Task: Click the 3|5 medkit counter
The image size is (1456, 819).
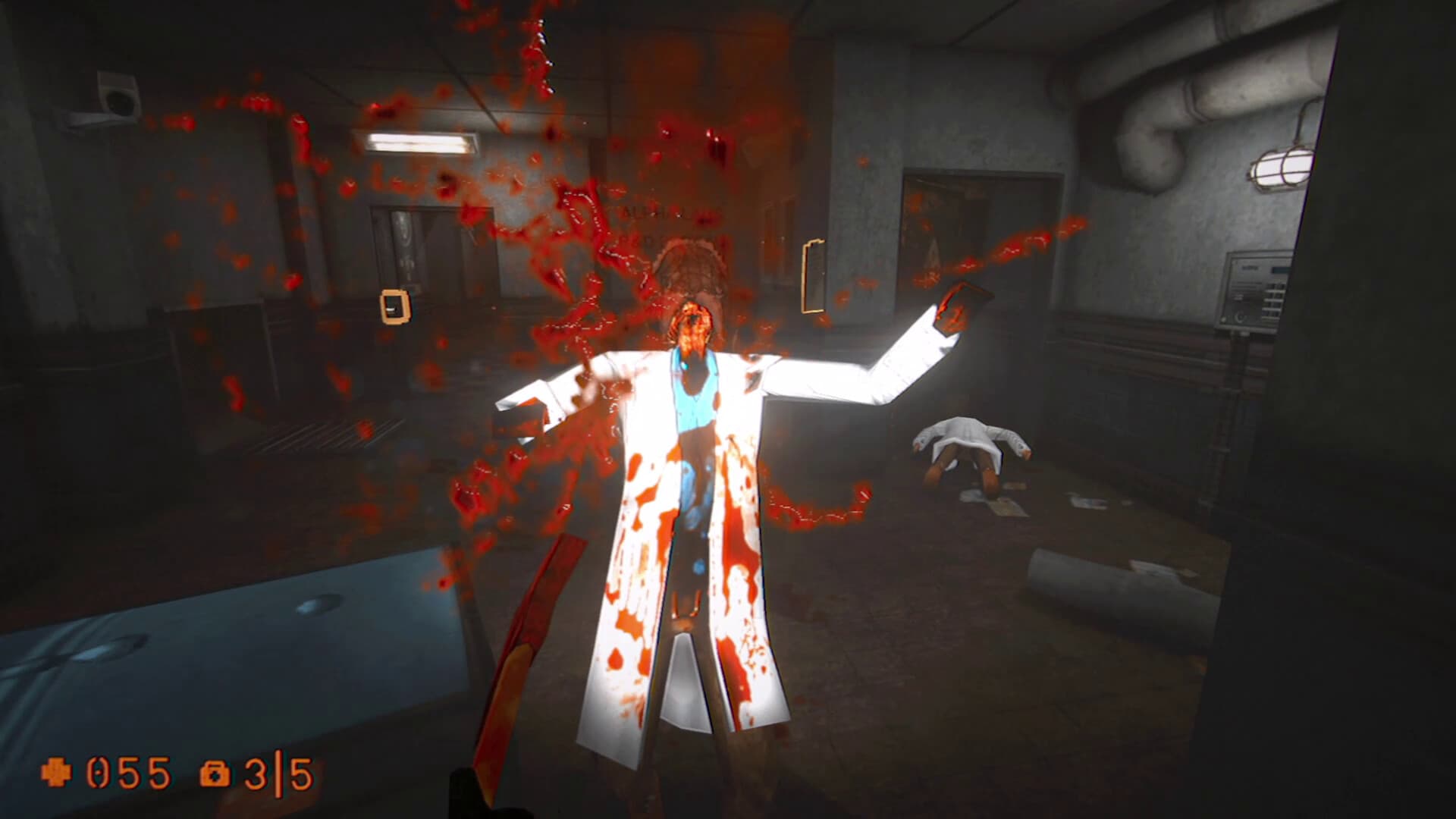Action: point(277,772)
